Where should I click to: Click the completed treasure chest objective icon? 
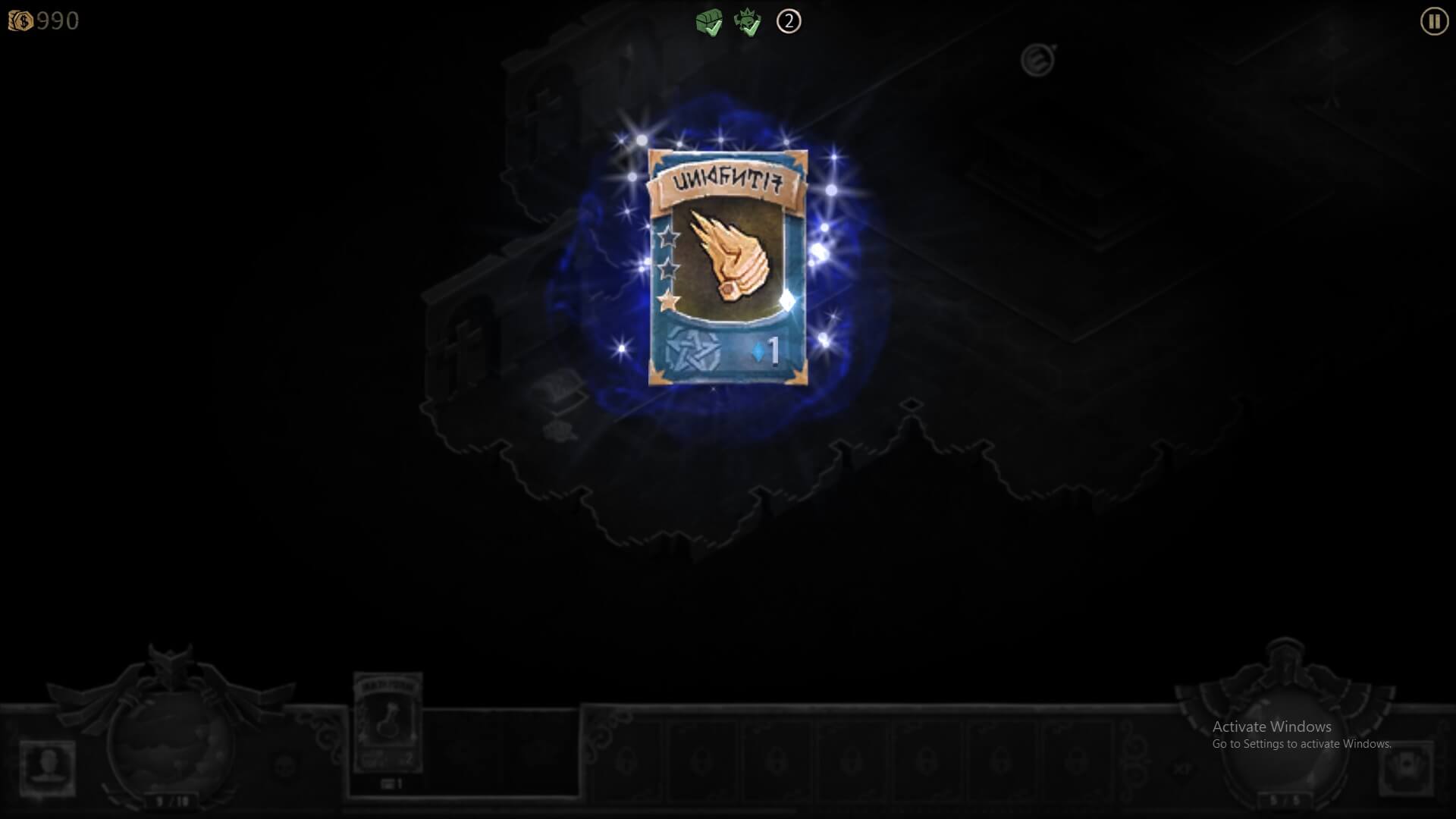[709, 22]
